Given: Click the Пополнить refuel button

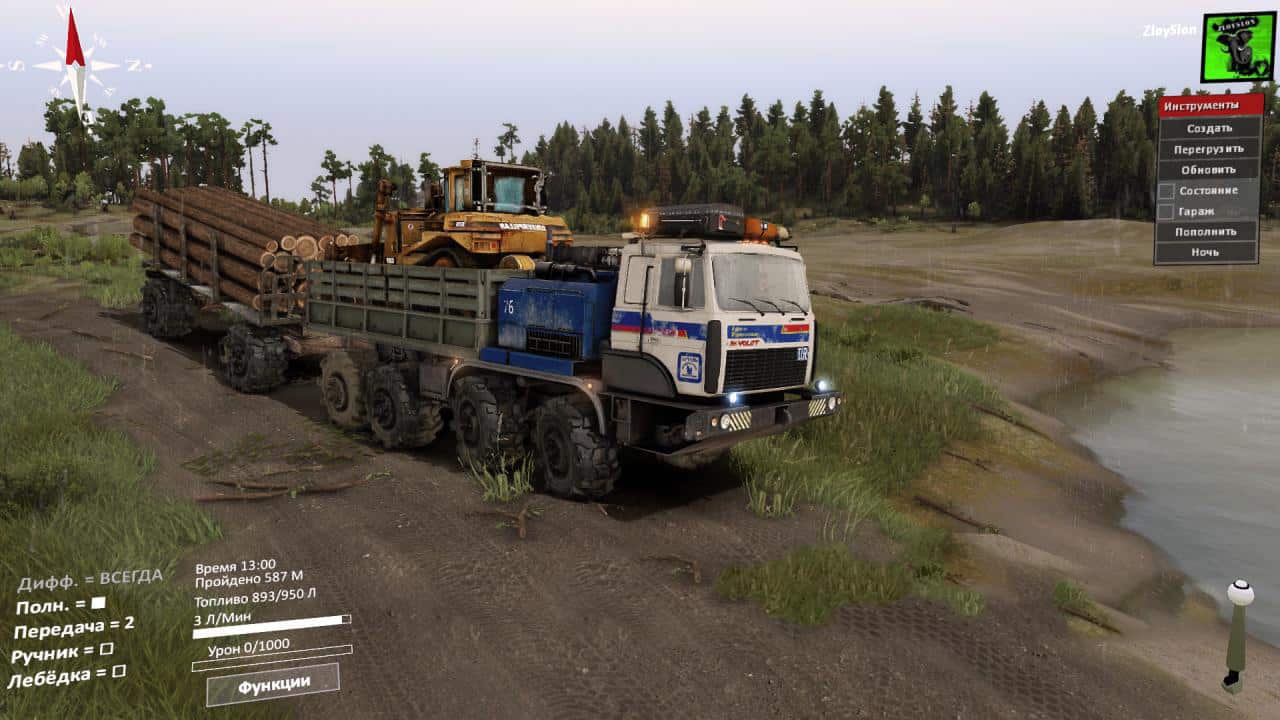Looking at the screenshot, I should (1209, 231).
